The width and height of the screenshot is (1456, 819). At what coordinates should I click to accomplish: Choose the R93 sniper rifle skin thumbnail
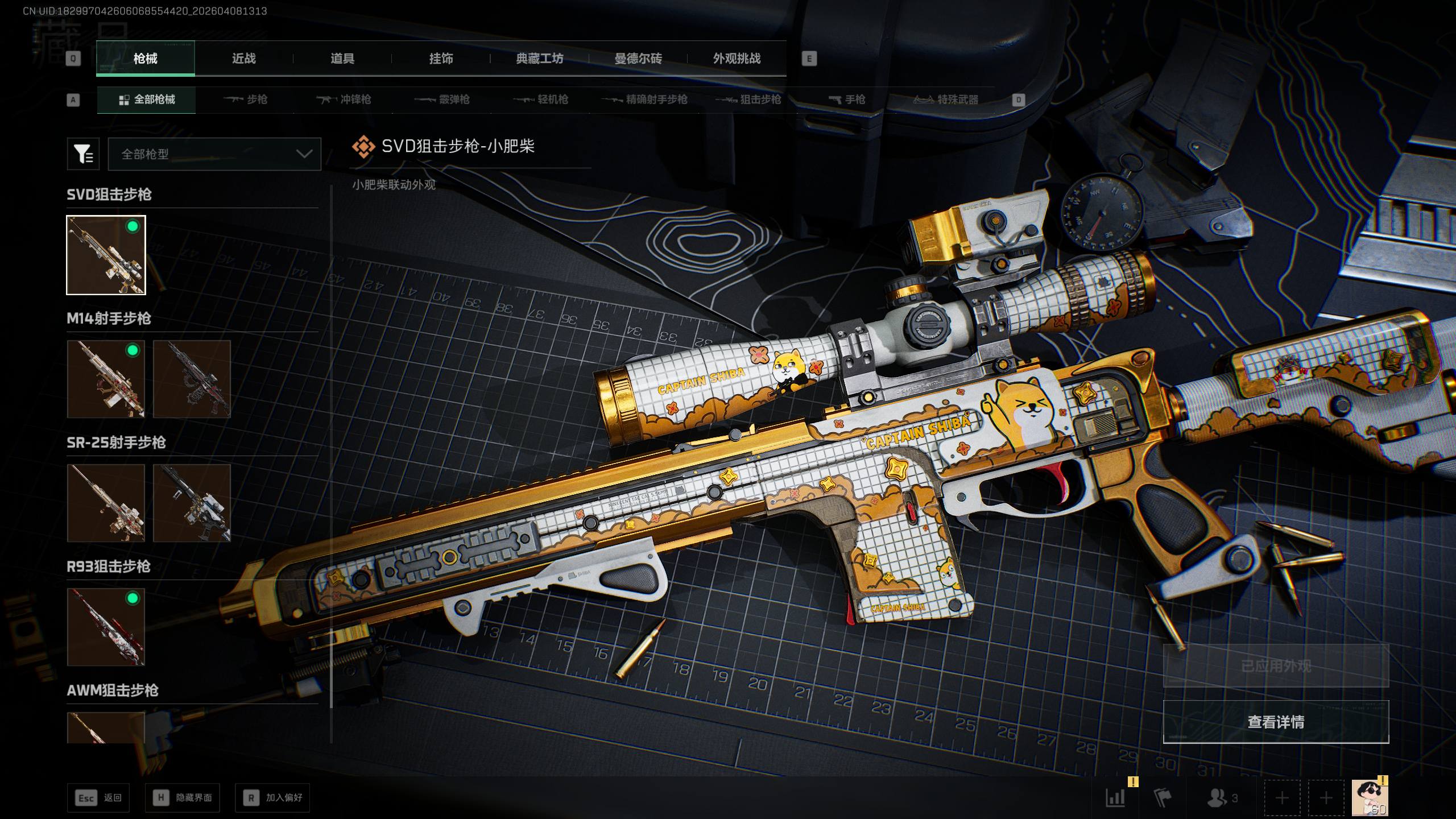pos(106,627)
